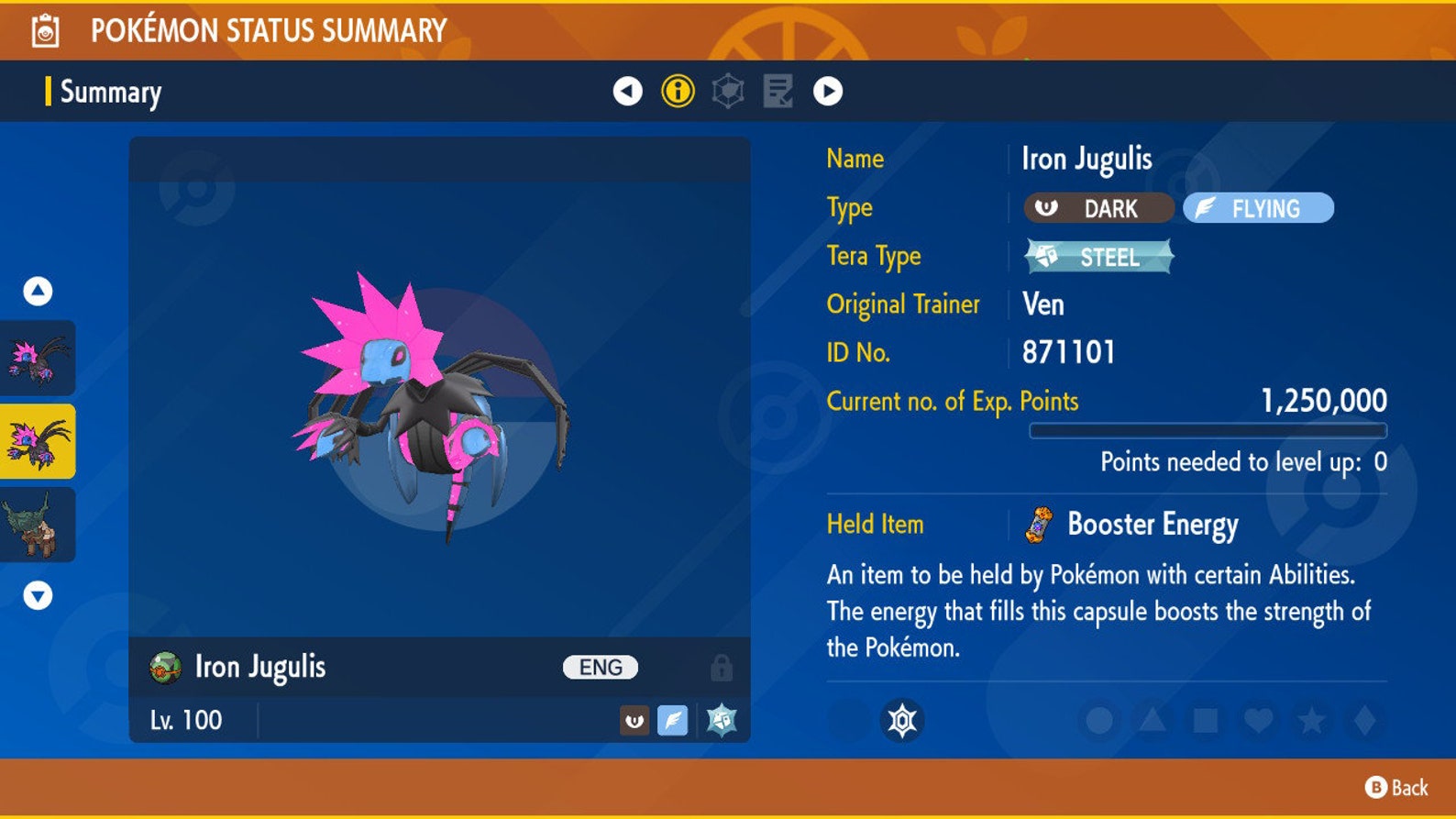Select the hexagon stats page icon
1456x819 pixels.
coord(728,93)
